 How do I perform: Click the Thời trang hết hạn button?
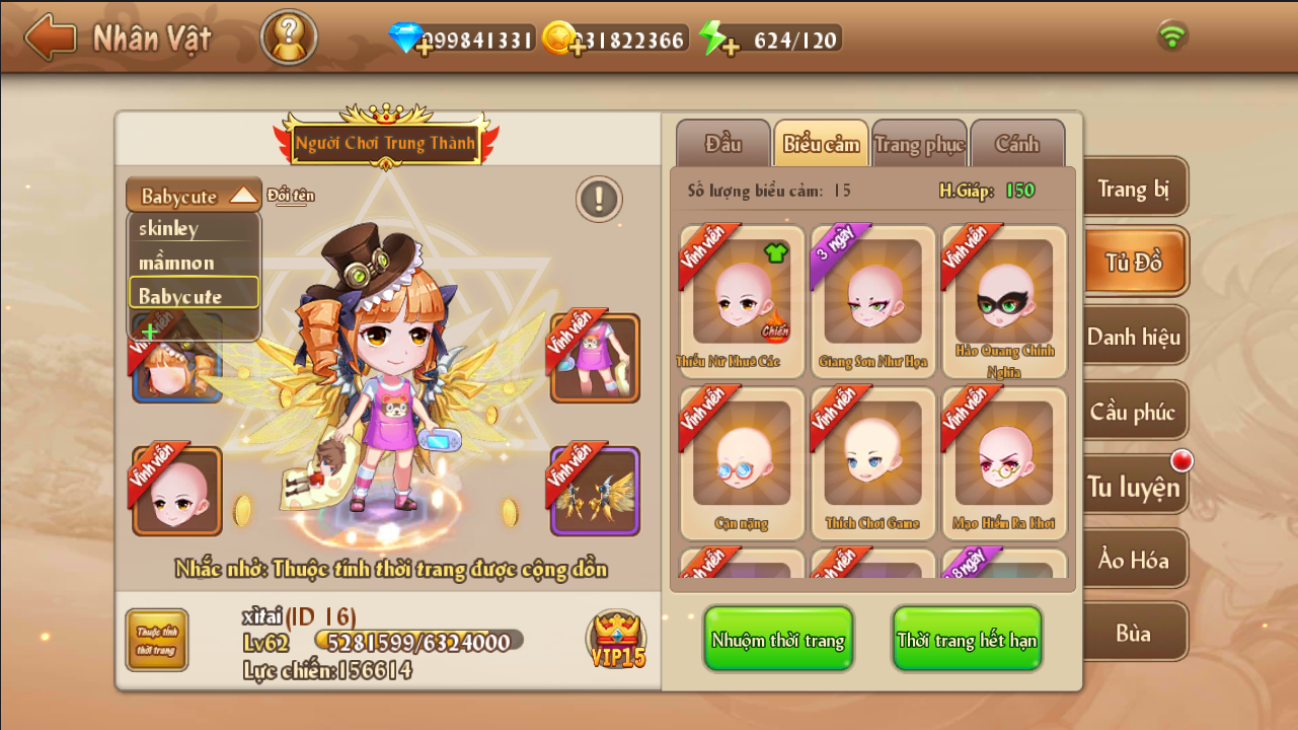[x=967, y=640]
